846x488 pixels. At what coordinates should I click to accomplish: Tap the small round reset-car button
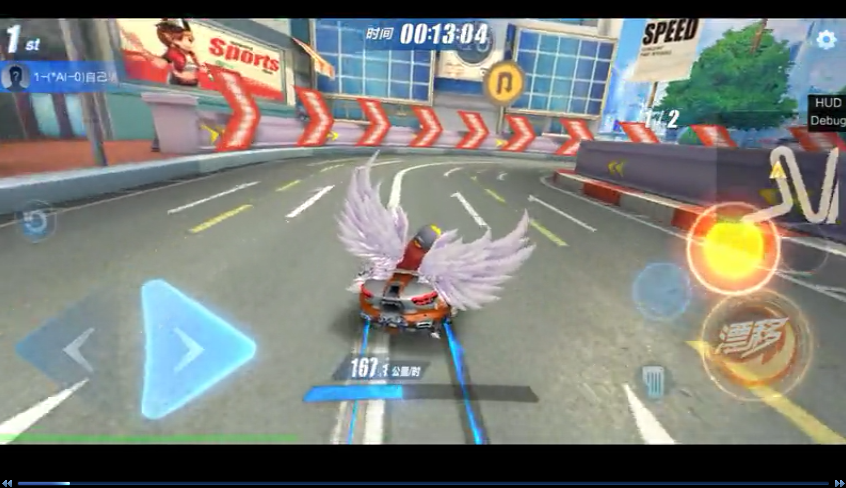pos(37,221)
